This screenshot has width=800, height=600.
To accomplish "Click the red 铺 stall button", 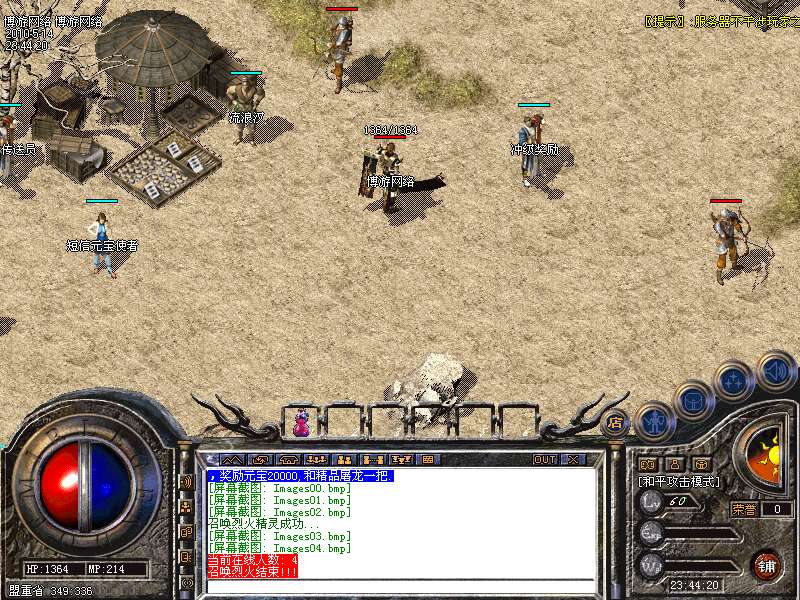I will [x=766, y=565].
